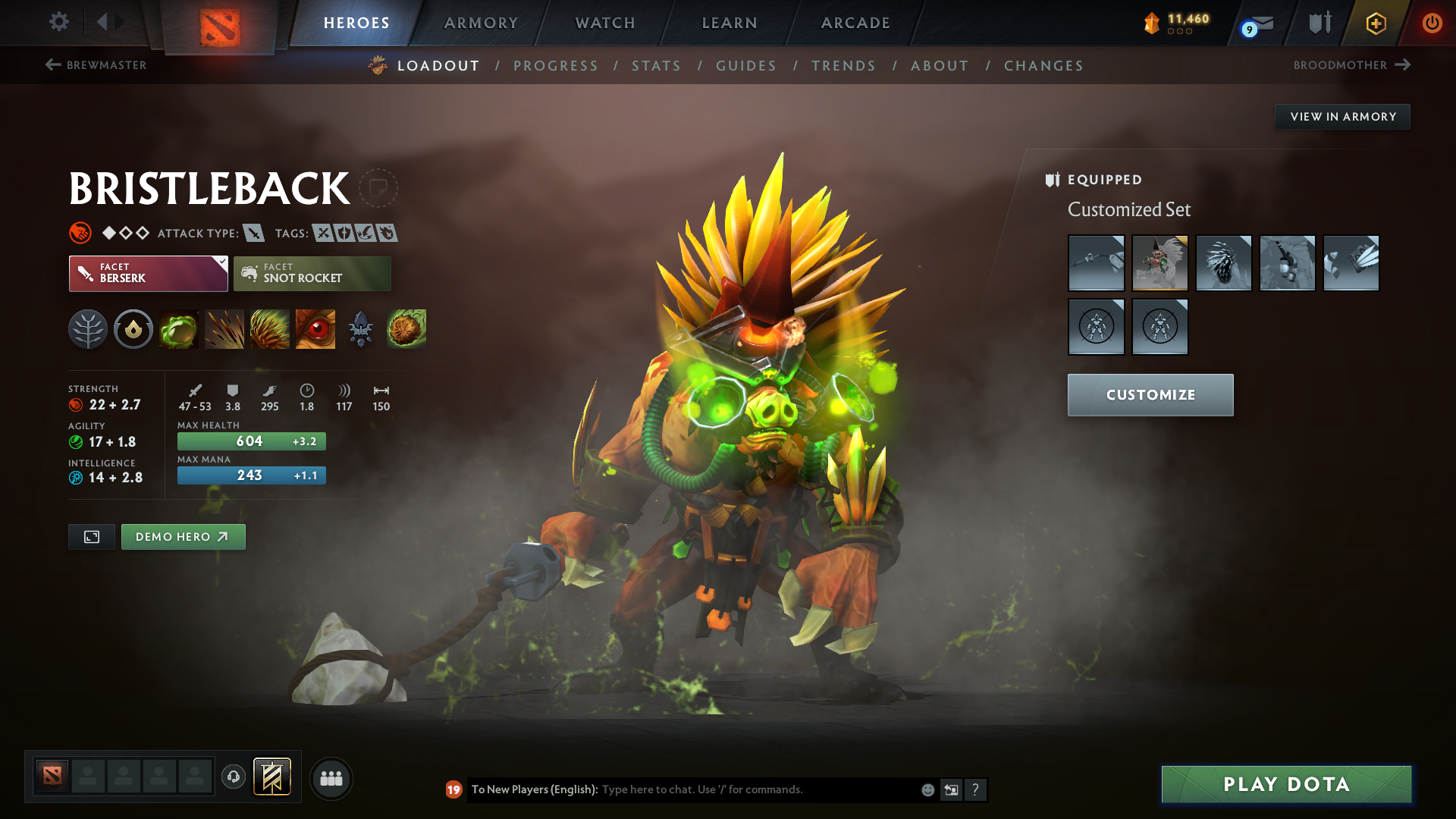Image resolution: width=1456 pixels, height=819 pixels.
Task: Click the guild banner icon in party bar
Action: click(x=271, y=777)
